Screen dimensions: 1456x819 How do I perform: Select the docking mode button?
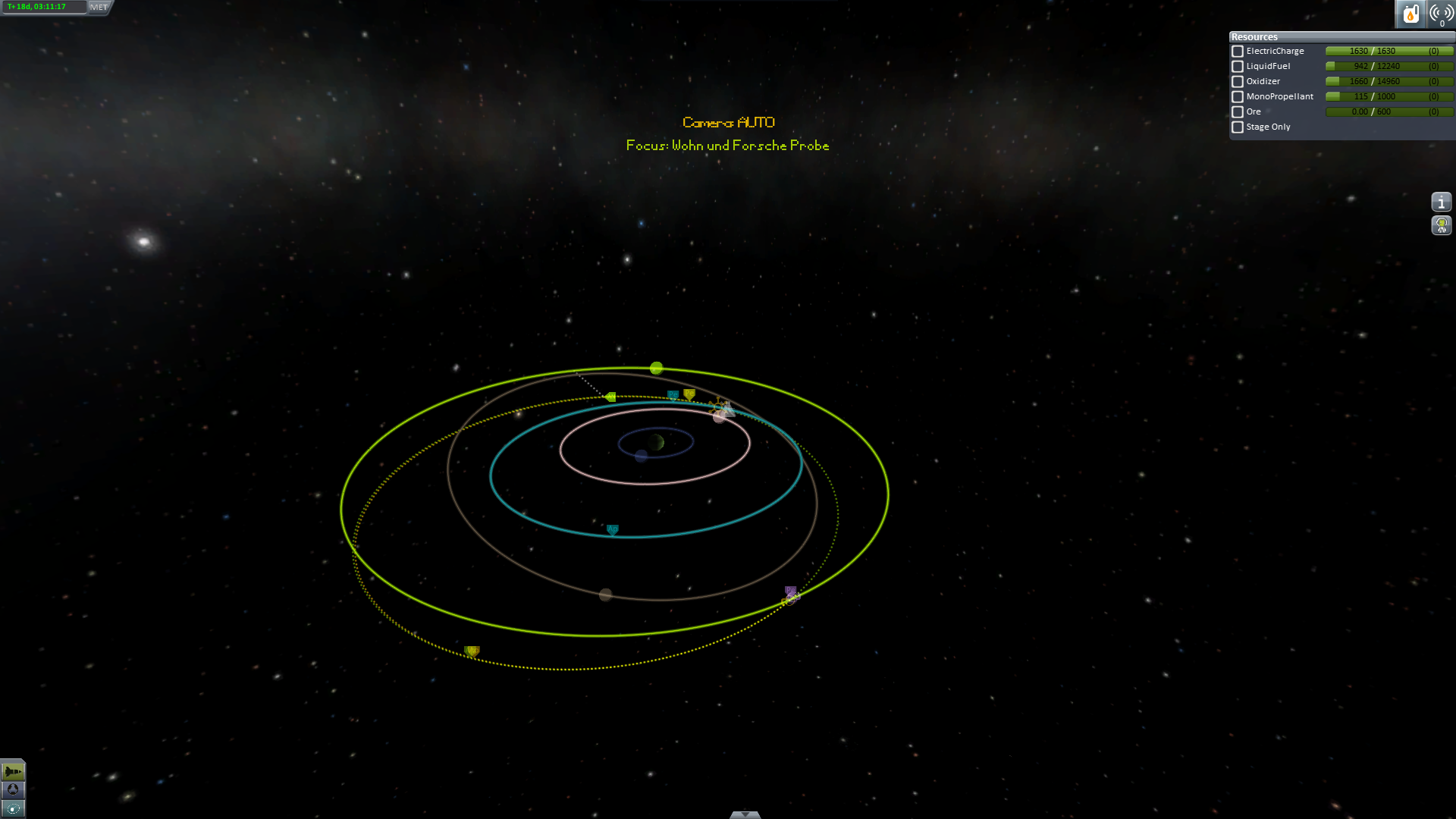(x=13, y=790)
